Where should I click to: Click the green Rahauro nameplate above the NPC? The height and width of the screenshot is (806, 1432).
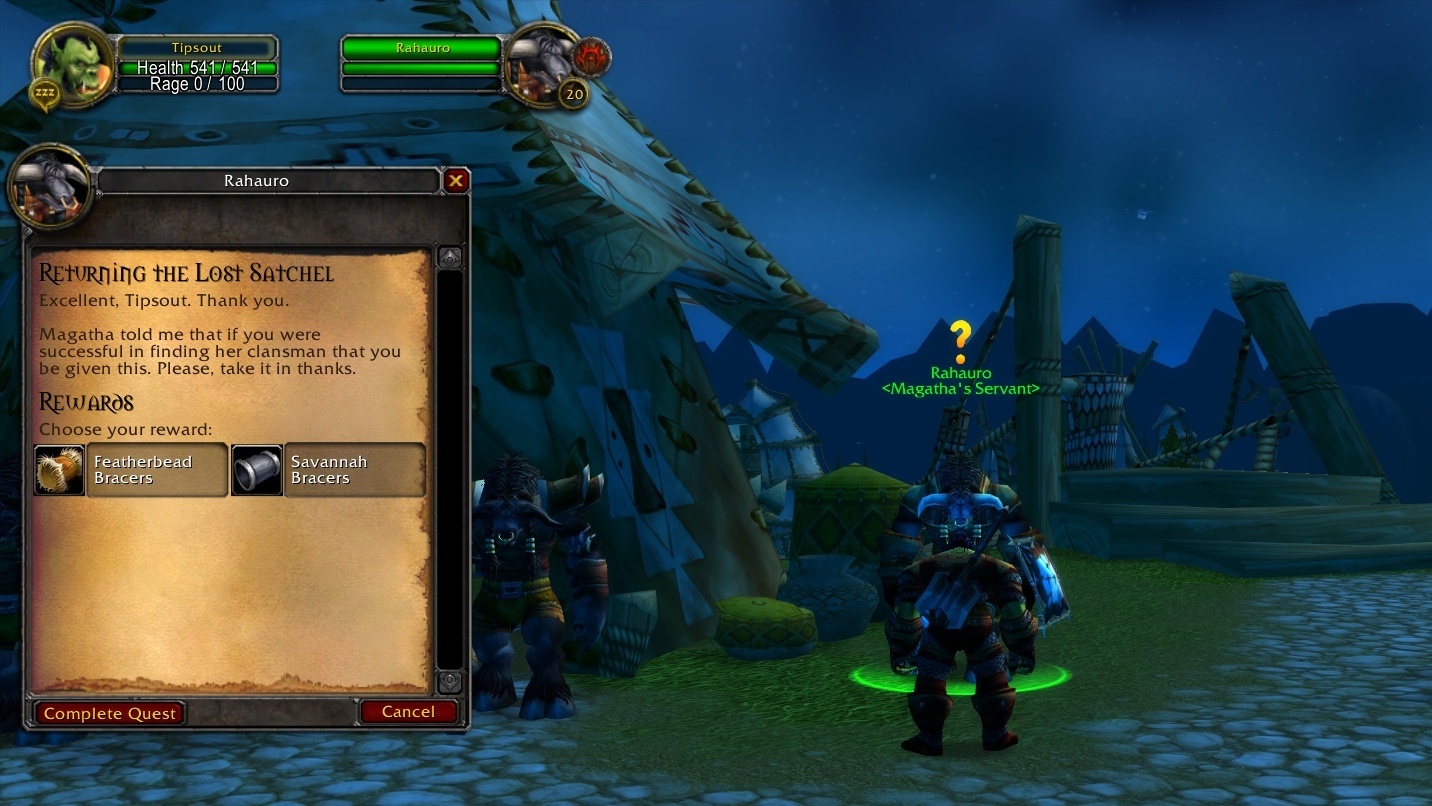click(x=961, y=374)
